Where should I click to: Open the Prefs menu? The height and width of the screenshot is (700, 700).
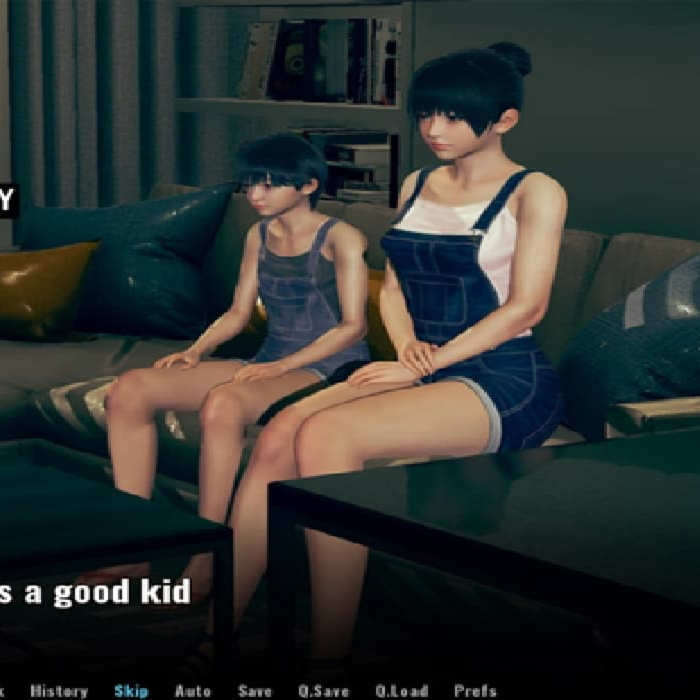pyautogui.click(x=475, y=690)
